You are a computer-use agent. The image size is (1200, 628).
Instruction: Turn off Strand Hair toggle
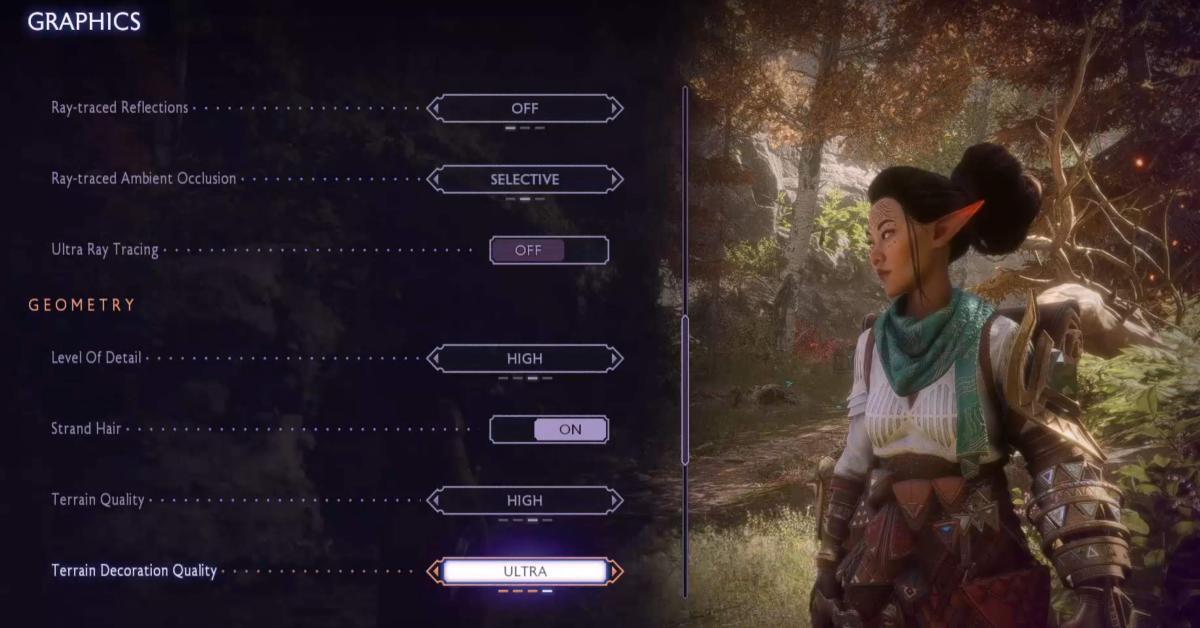click(x=549, y=429)
